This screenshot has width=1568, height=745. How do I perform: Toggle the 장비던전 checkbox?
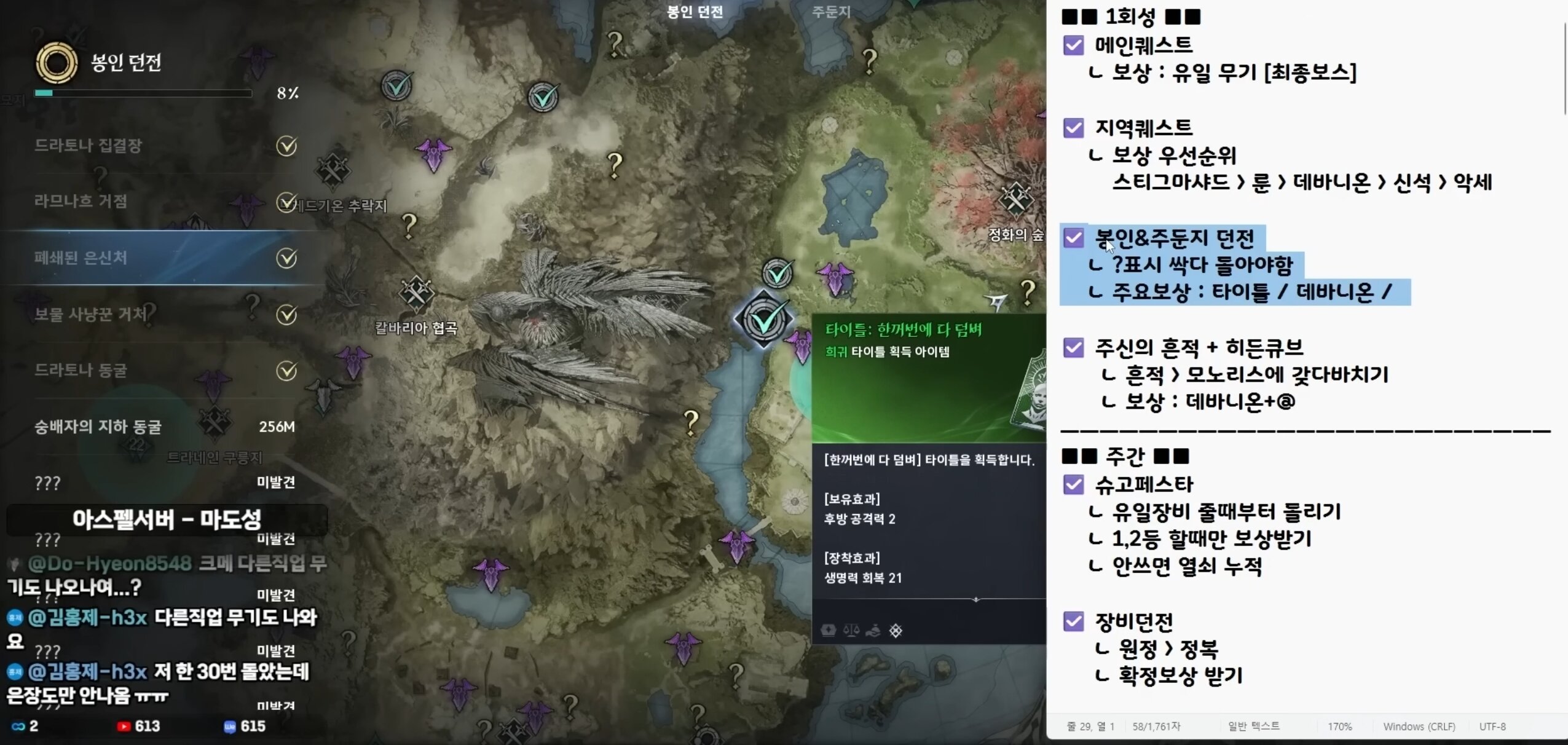click(x=1074, y=622)
